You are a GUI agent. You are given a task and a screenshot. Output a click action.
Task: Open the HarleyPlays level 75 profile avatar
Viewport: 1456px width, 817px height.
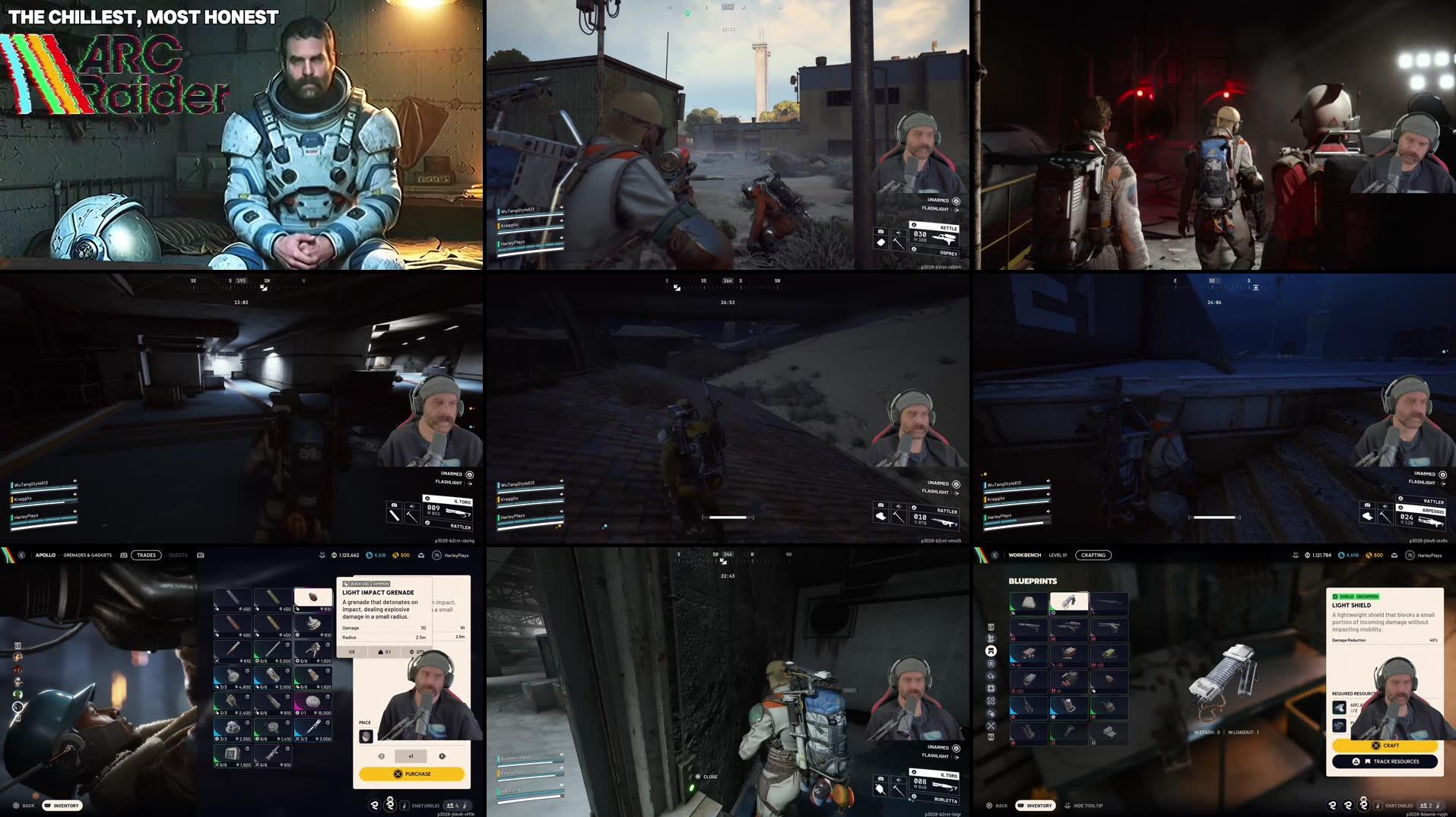click(x=1410, y=556)
